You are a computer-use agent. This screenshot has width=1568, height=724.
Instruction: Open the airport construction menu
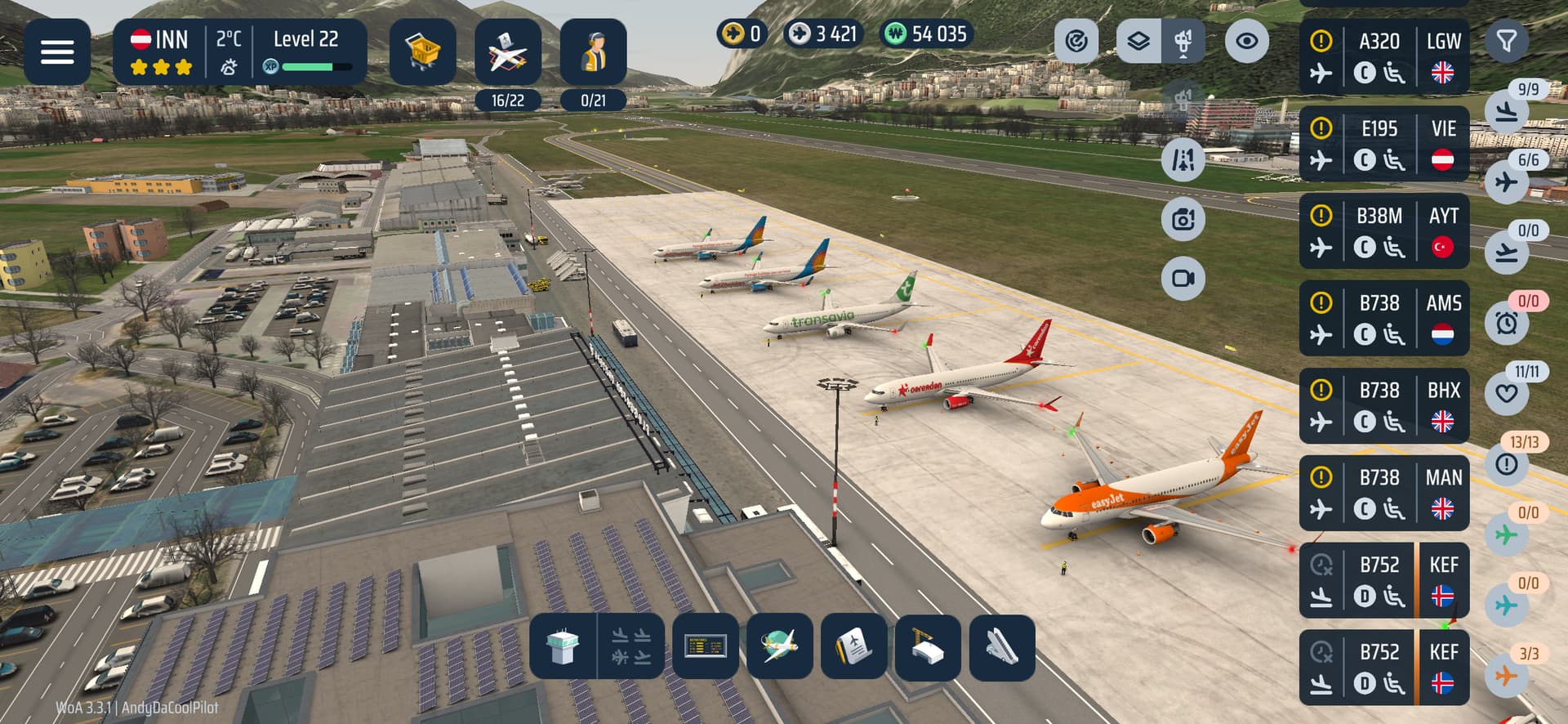click(928, 647)
